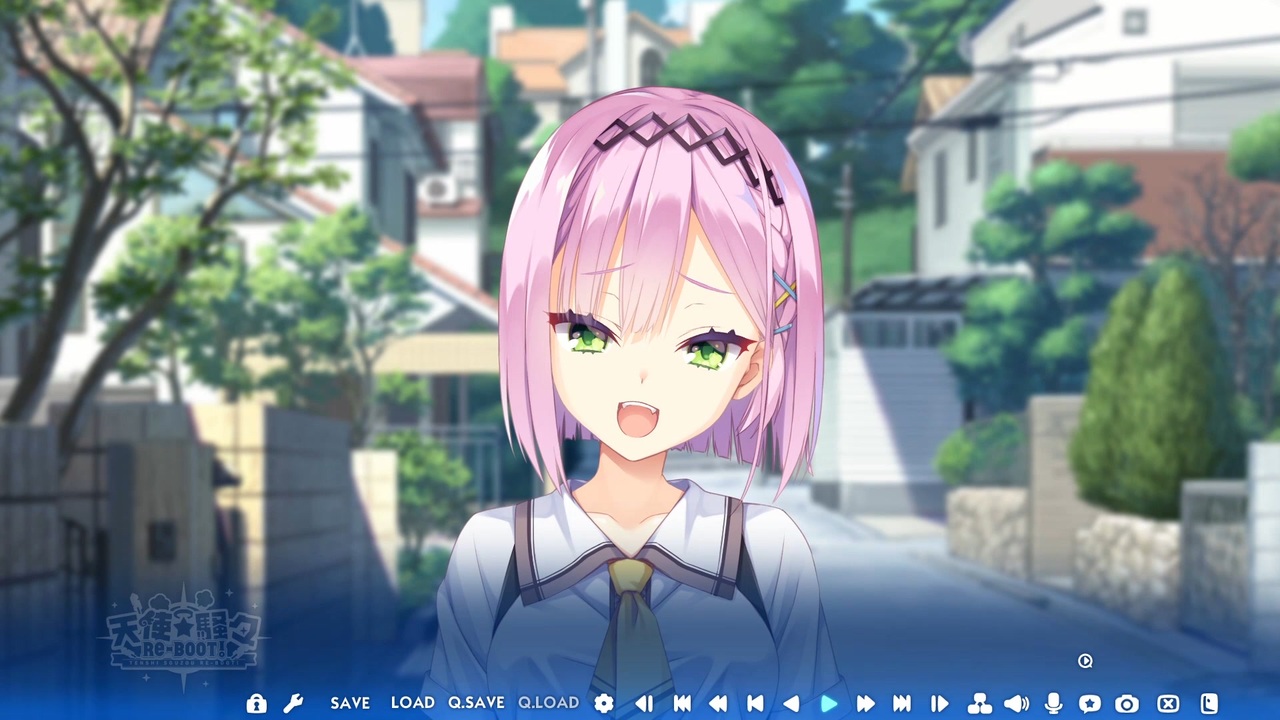The image size is (1280, 720).
Task: Select the microphone voice icon
Action: [x=1053, y=703]
